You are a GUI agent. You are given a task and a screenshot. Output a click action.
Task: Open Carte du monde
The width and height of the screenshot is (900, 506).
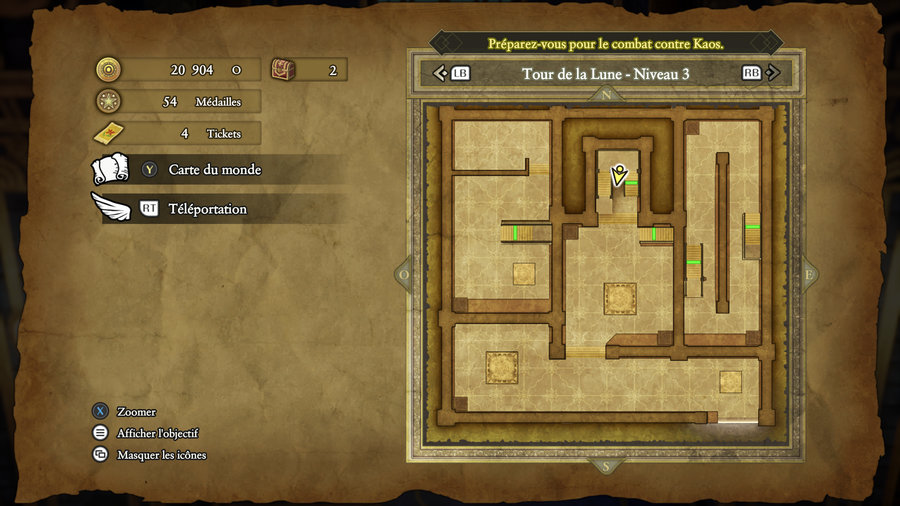pyautogui.click(x=214, y=170)
